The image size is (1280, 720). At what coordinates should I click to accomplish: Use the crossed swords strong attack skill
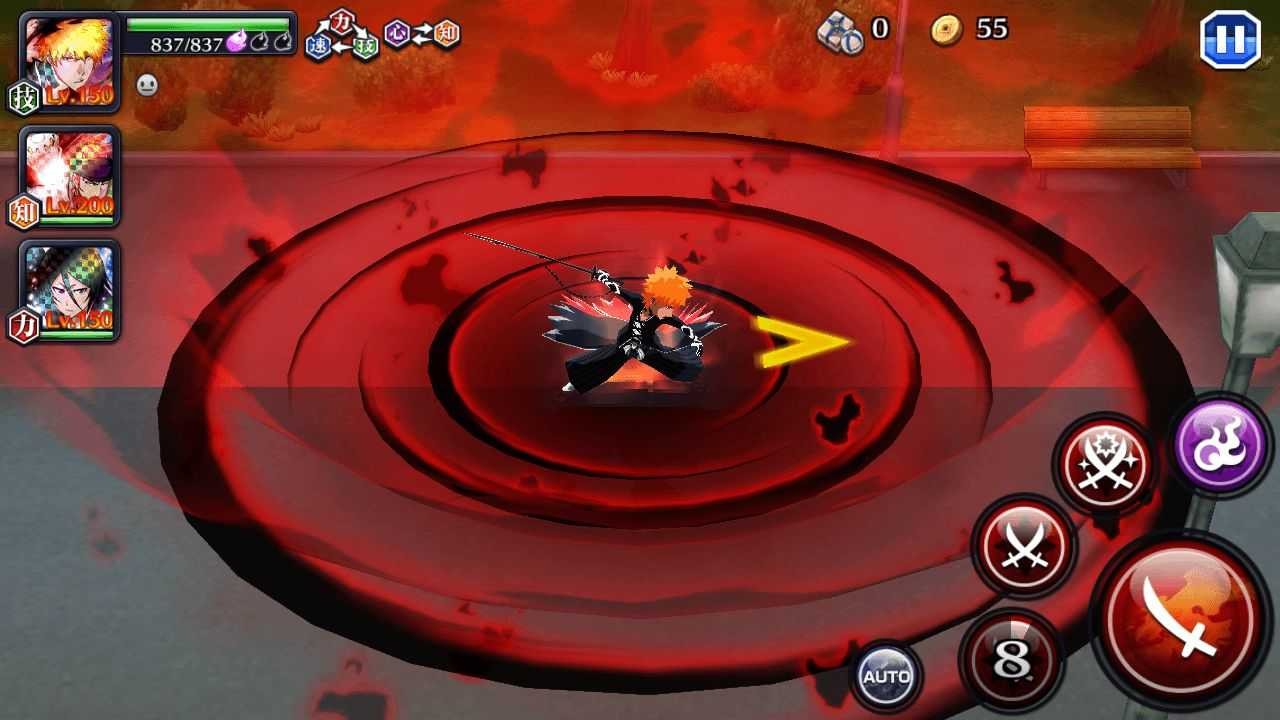coord(1023,545)
